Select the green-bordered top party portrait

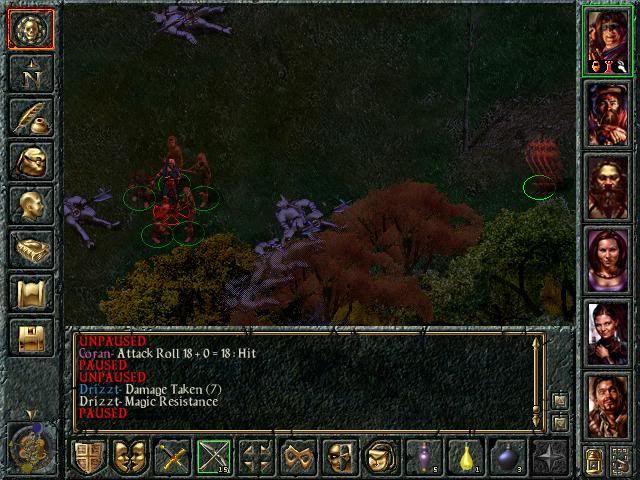(x=609, y=40)
